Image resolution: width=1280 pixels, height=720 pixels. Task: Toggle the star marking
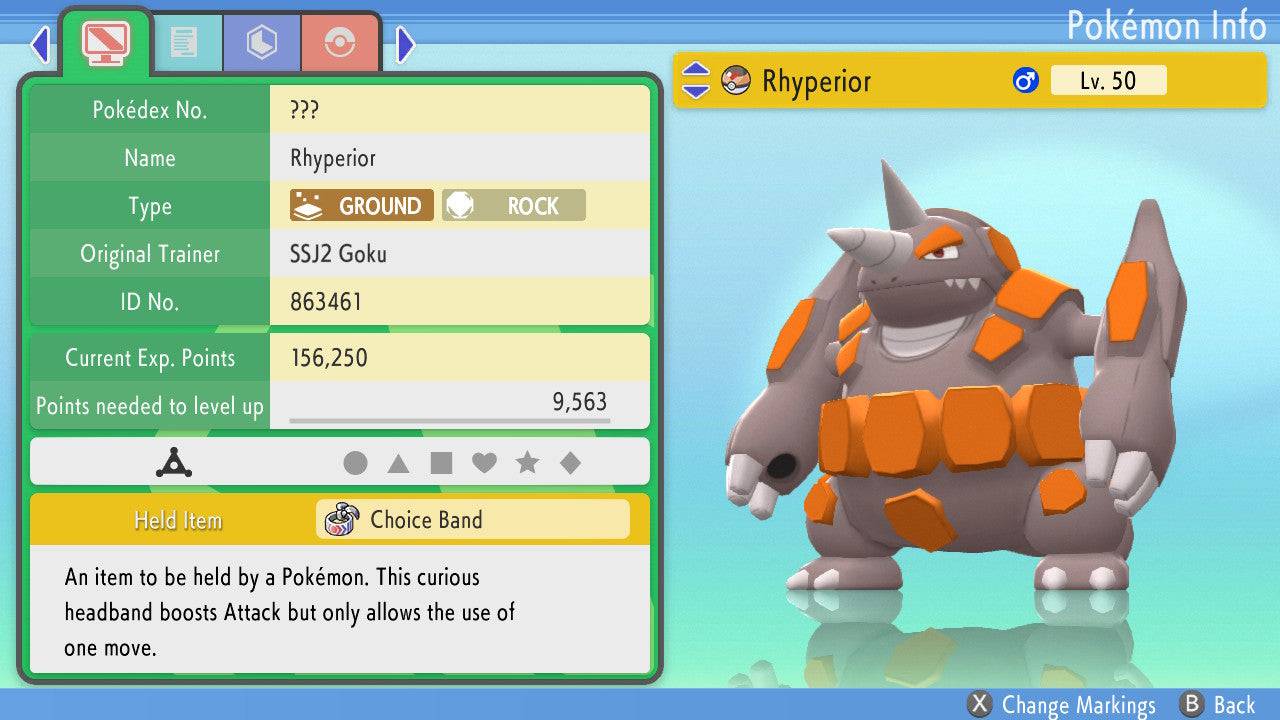coord(527,463)
